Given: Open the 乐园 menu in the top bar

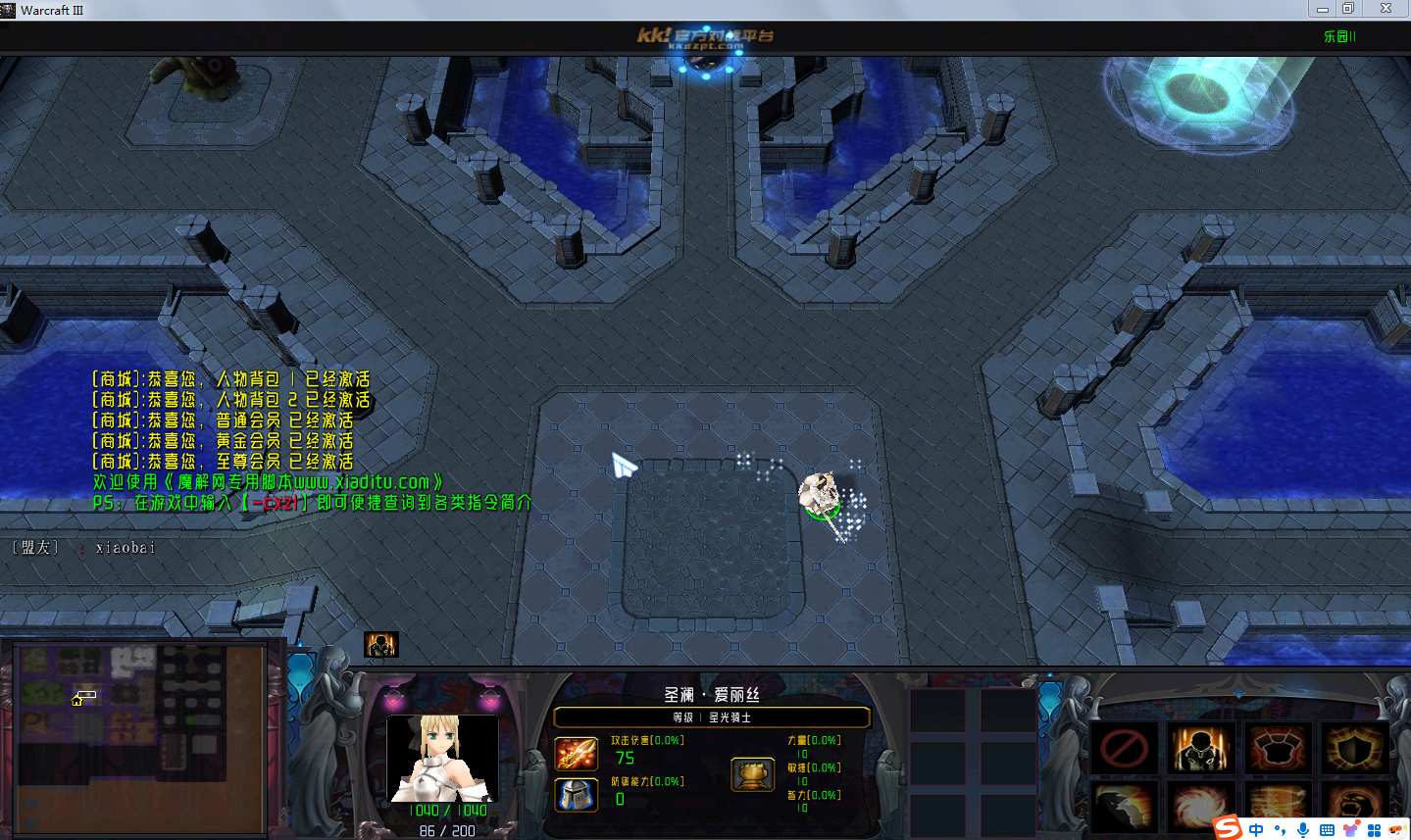Looking at the screenshot, I should click(x=1338, y=36).
